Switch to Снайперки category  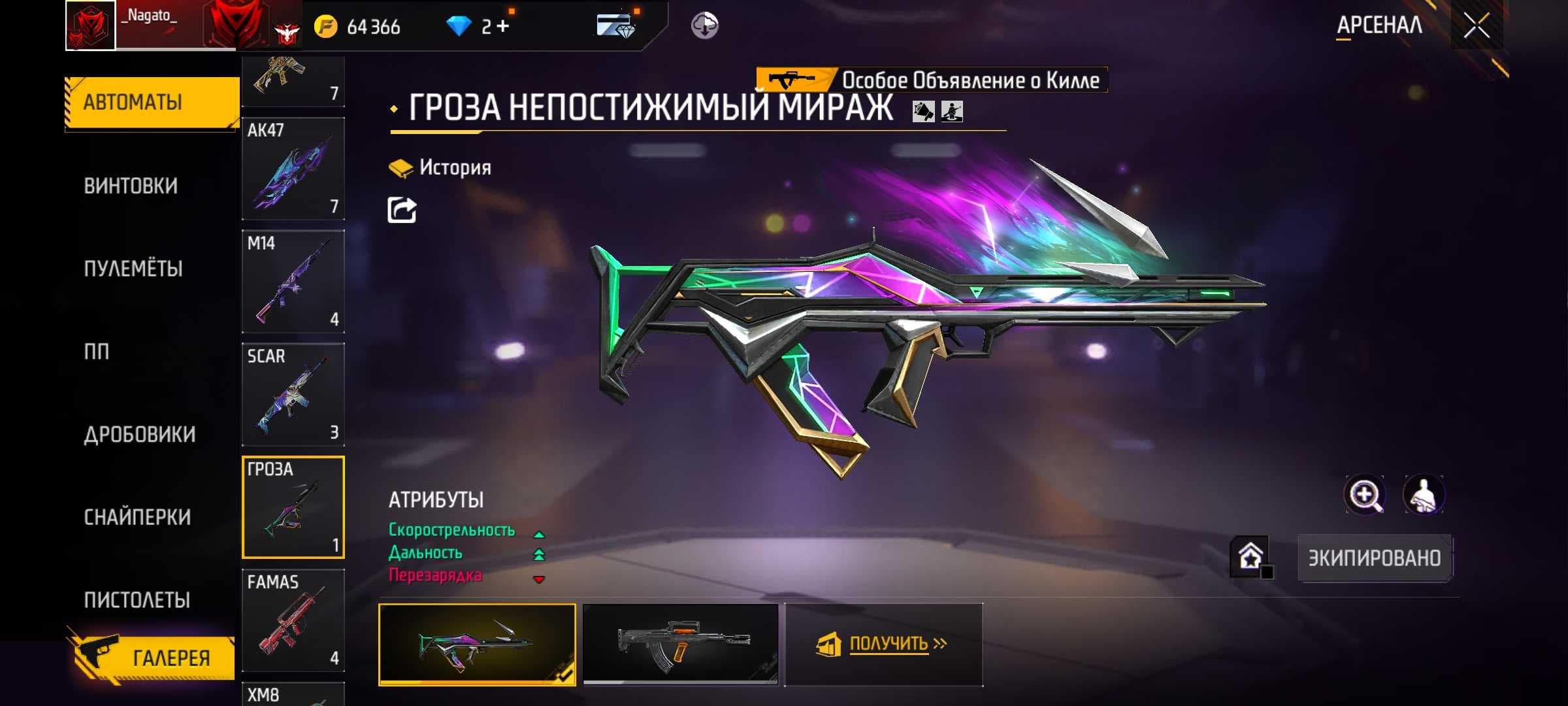137,517
